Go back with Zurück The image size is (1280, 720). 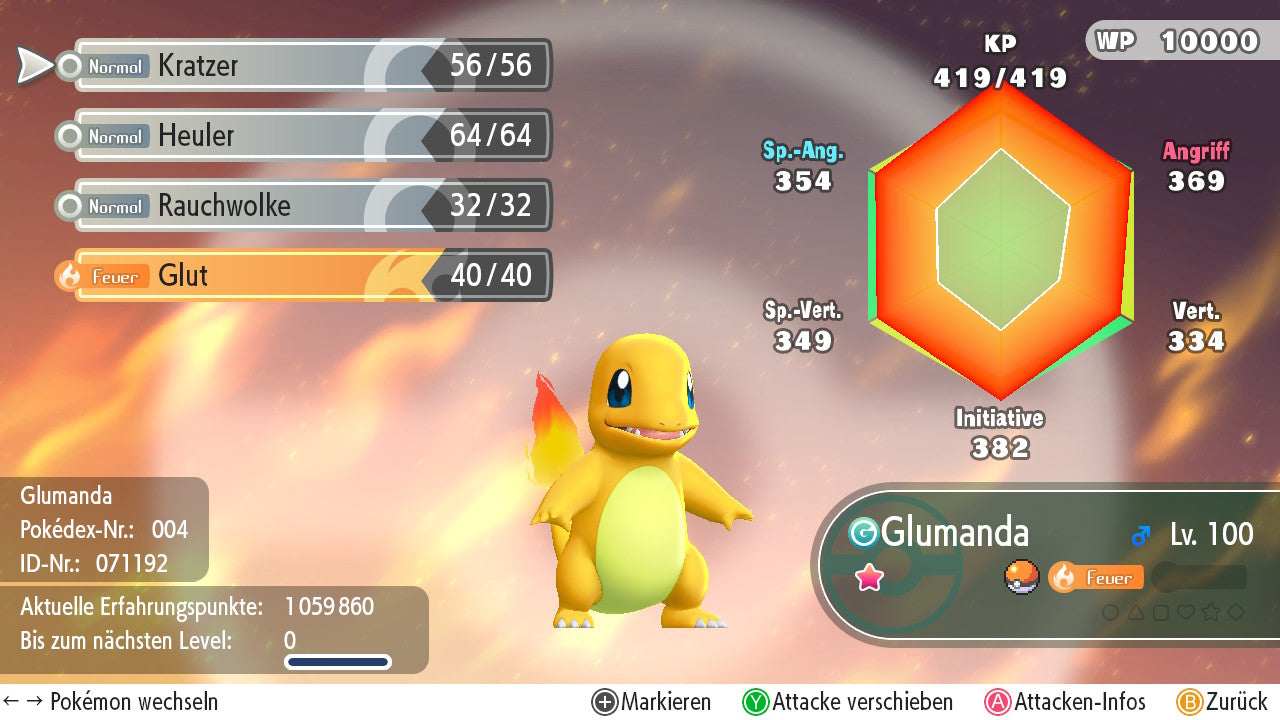(1222, 702)
